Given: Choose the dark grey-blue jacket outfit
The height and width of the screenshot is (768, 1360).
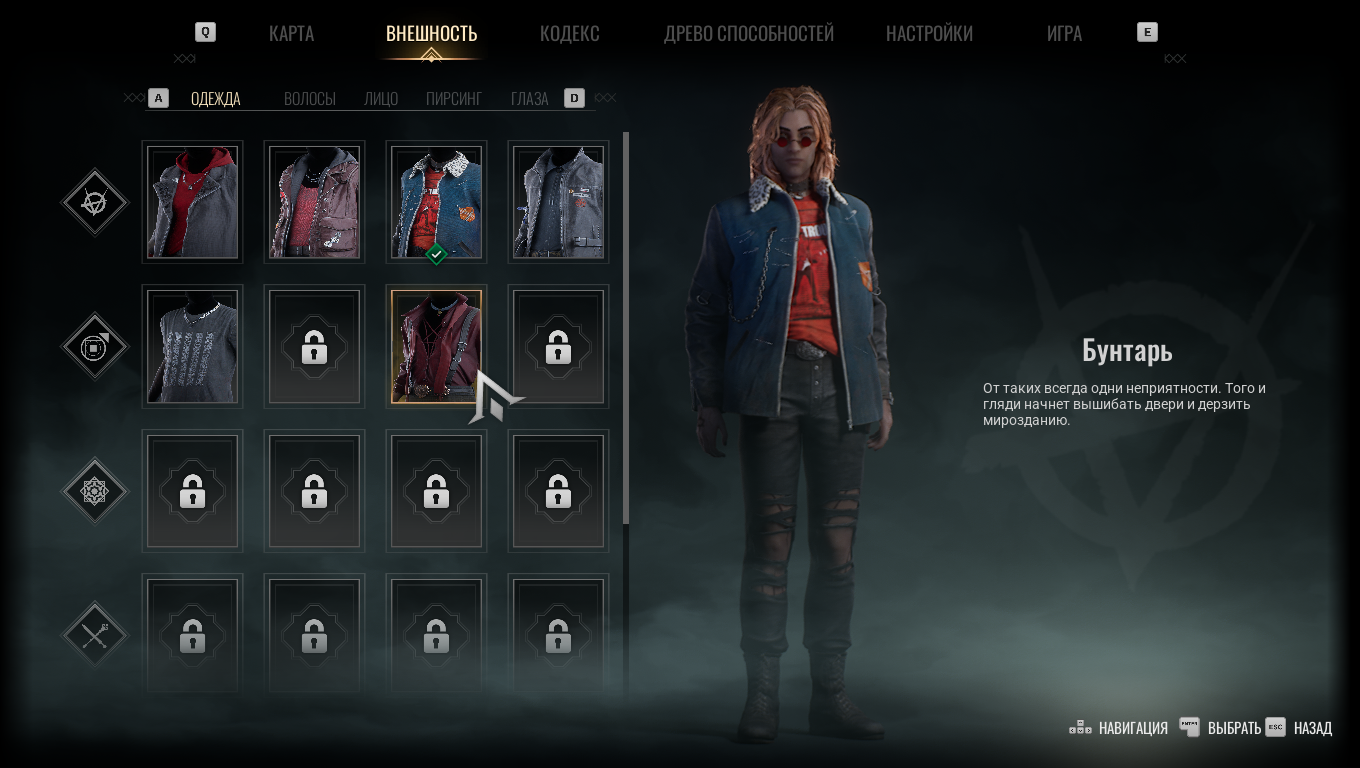Looking at the screenshot, I should coord(558,202).
